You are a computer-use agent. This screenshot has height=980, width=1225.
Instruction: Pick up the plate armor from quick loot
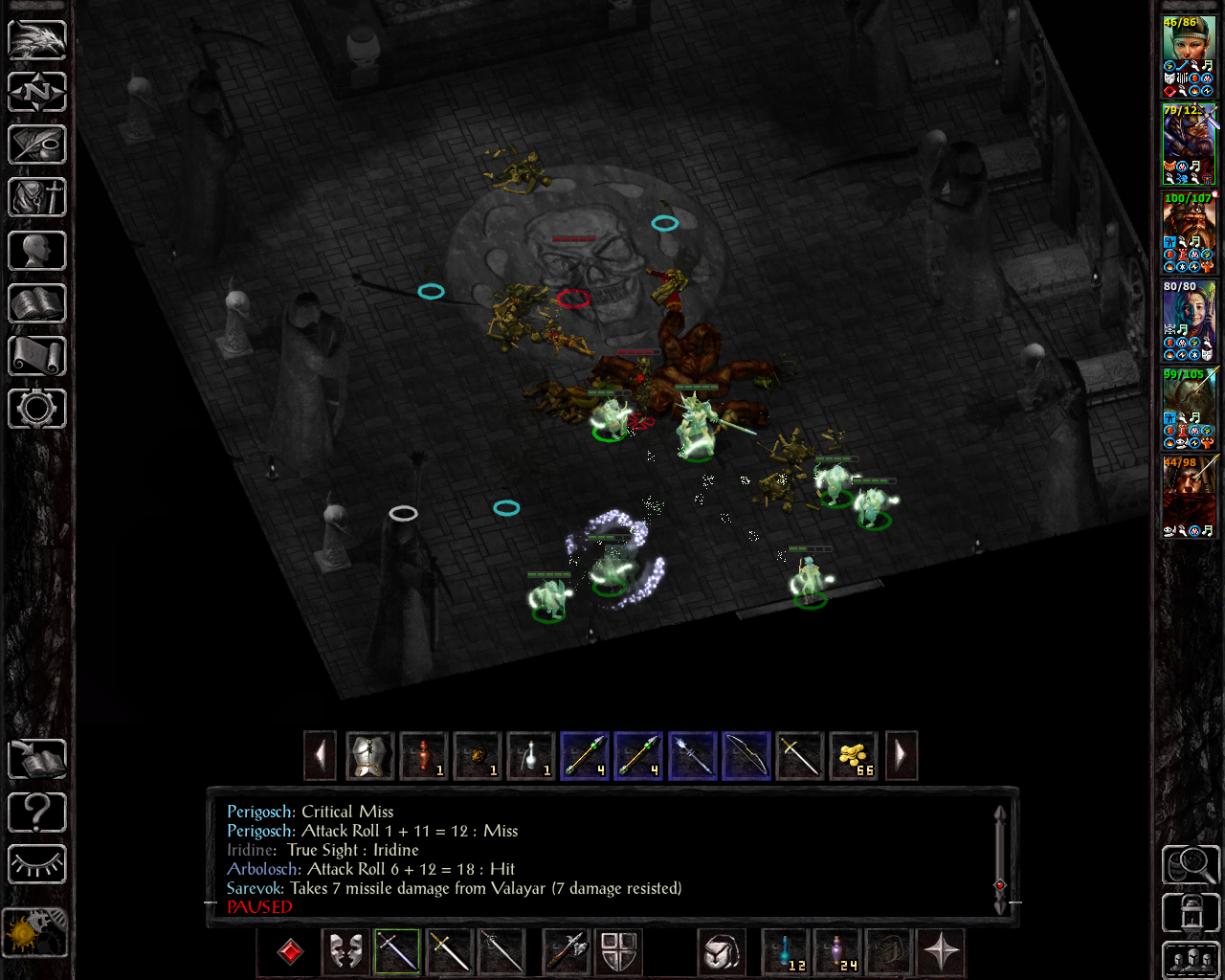[x=370, y=756]
